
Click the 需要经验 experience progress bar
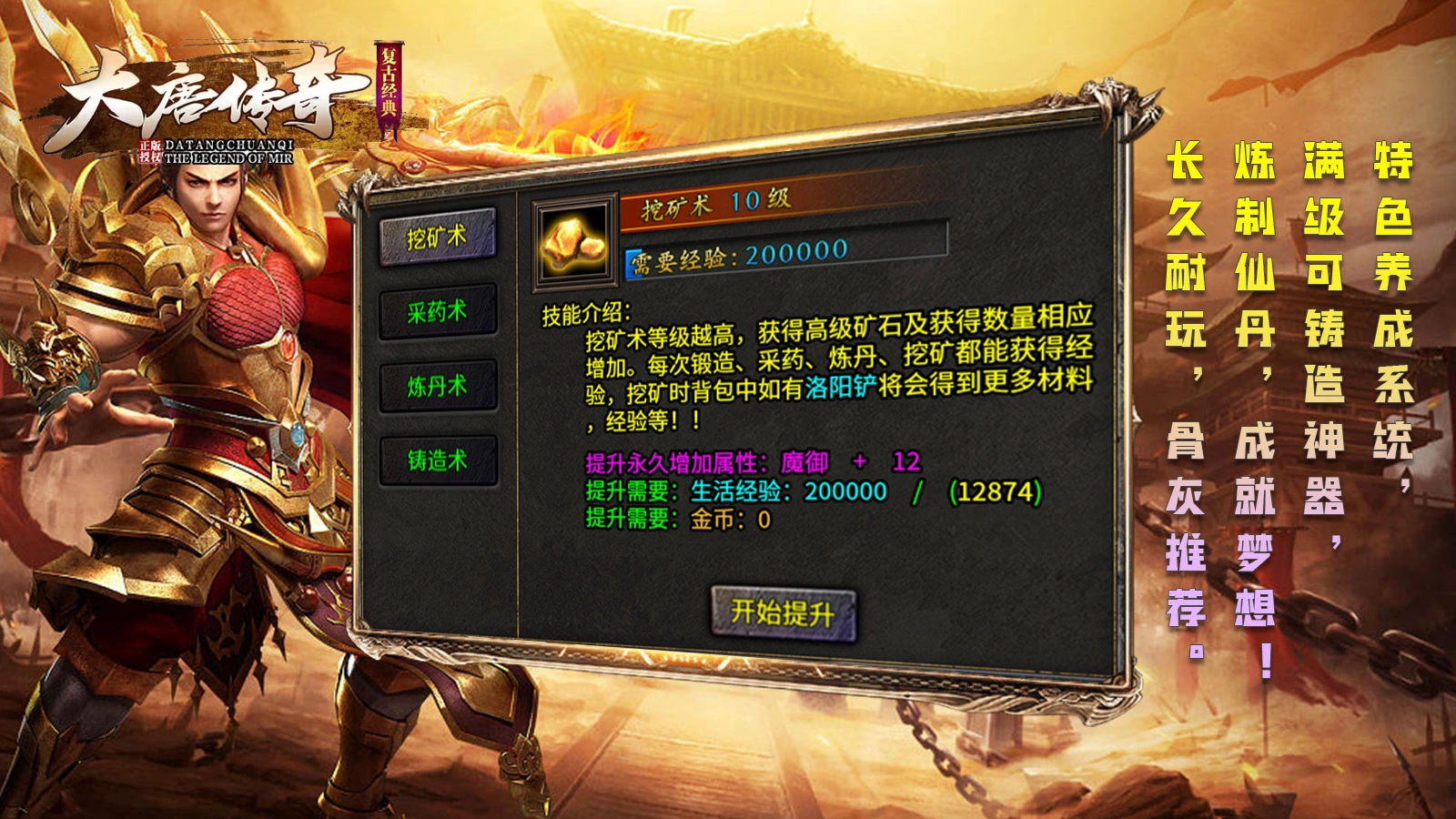[x=783, y=257]
